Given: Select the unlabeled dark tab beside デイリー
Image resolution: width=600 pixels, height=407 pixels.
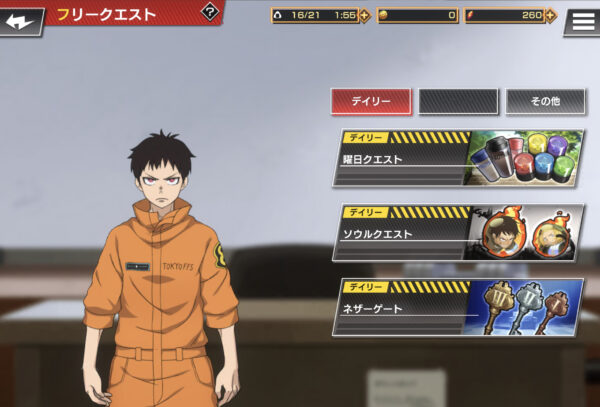Looking at the screenshot, I should tap(457, 101).
